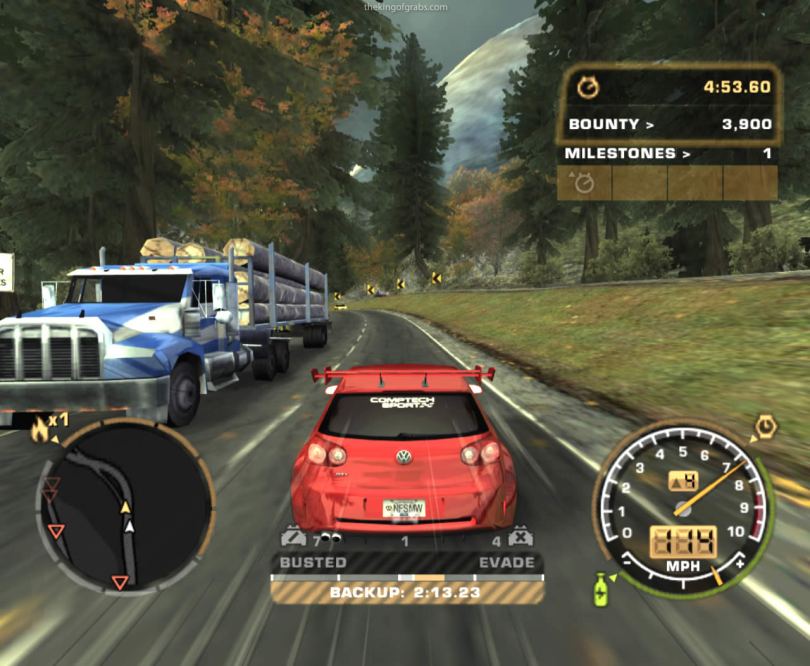Click the speedbreaker stopwatch icon by the tachometer
This screenshot has width=810, height=666.
pyautogui.click(x=764, y=426)
